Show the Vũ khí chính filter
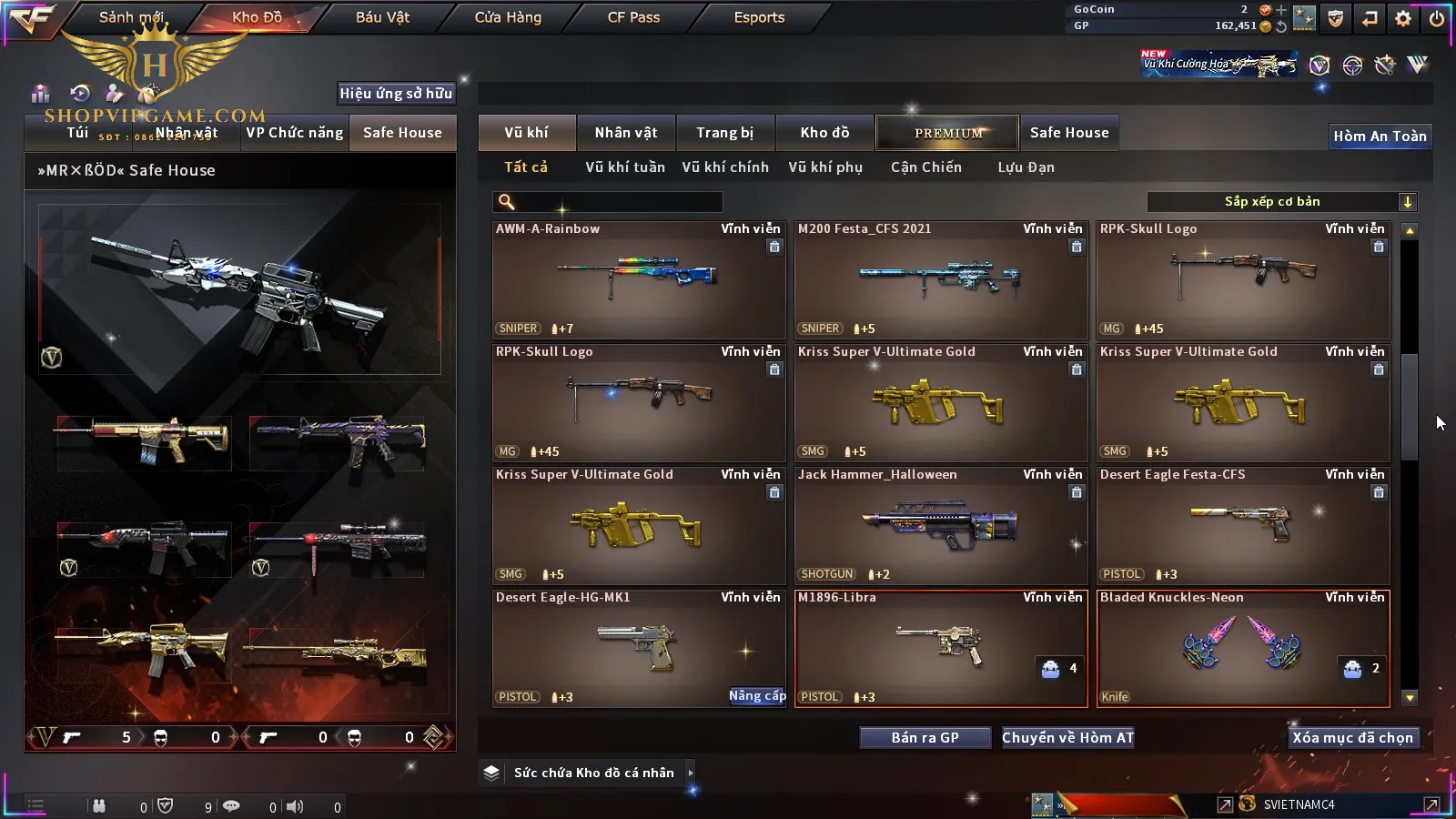The width and height of the screenshot is (1456, 819). click(x=725, y=167)
